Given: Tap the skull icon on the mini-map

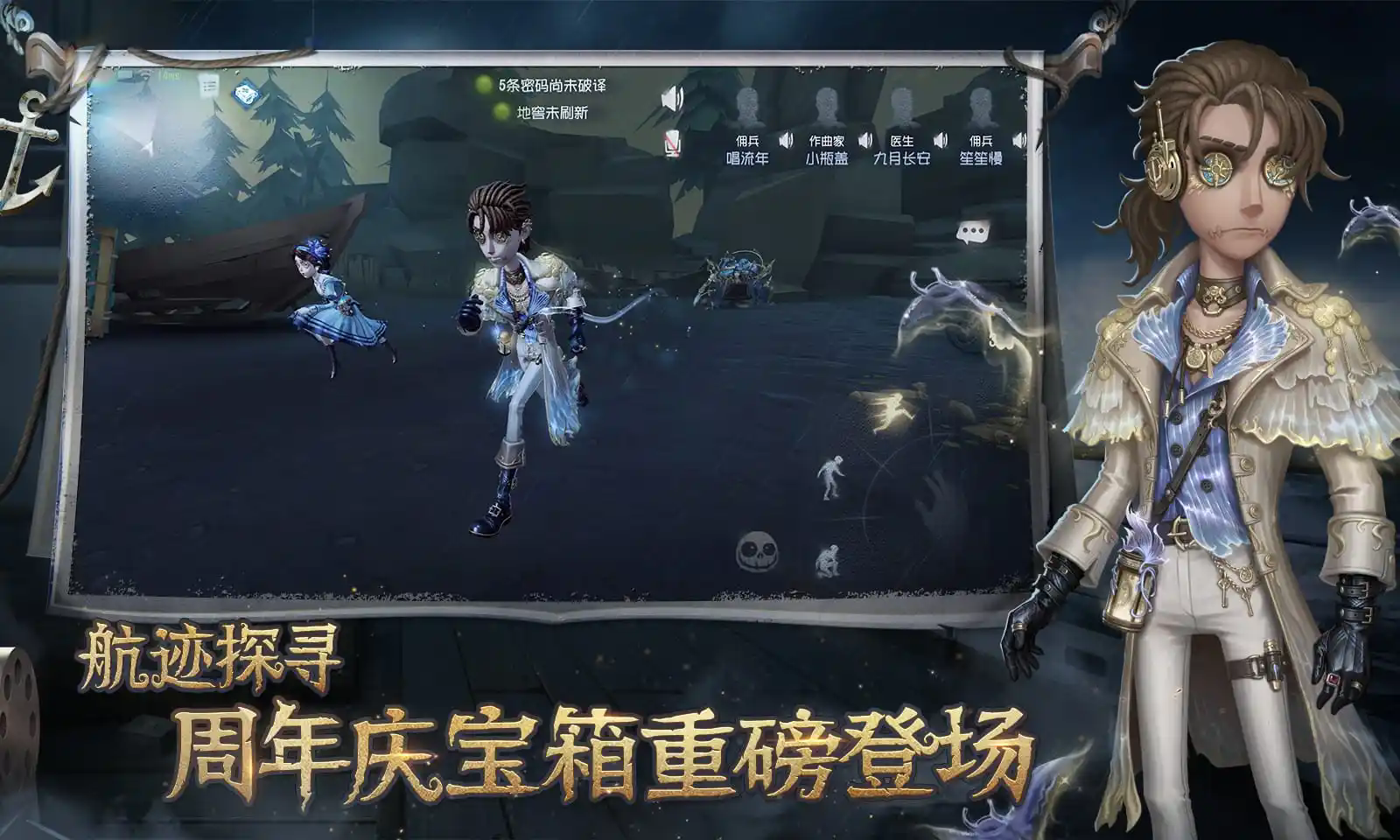Looking at the screenshot, I should pyautogui.click(x=757, y=551).
